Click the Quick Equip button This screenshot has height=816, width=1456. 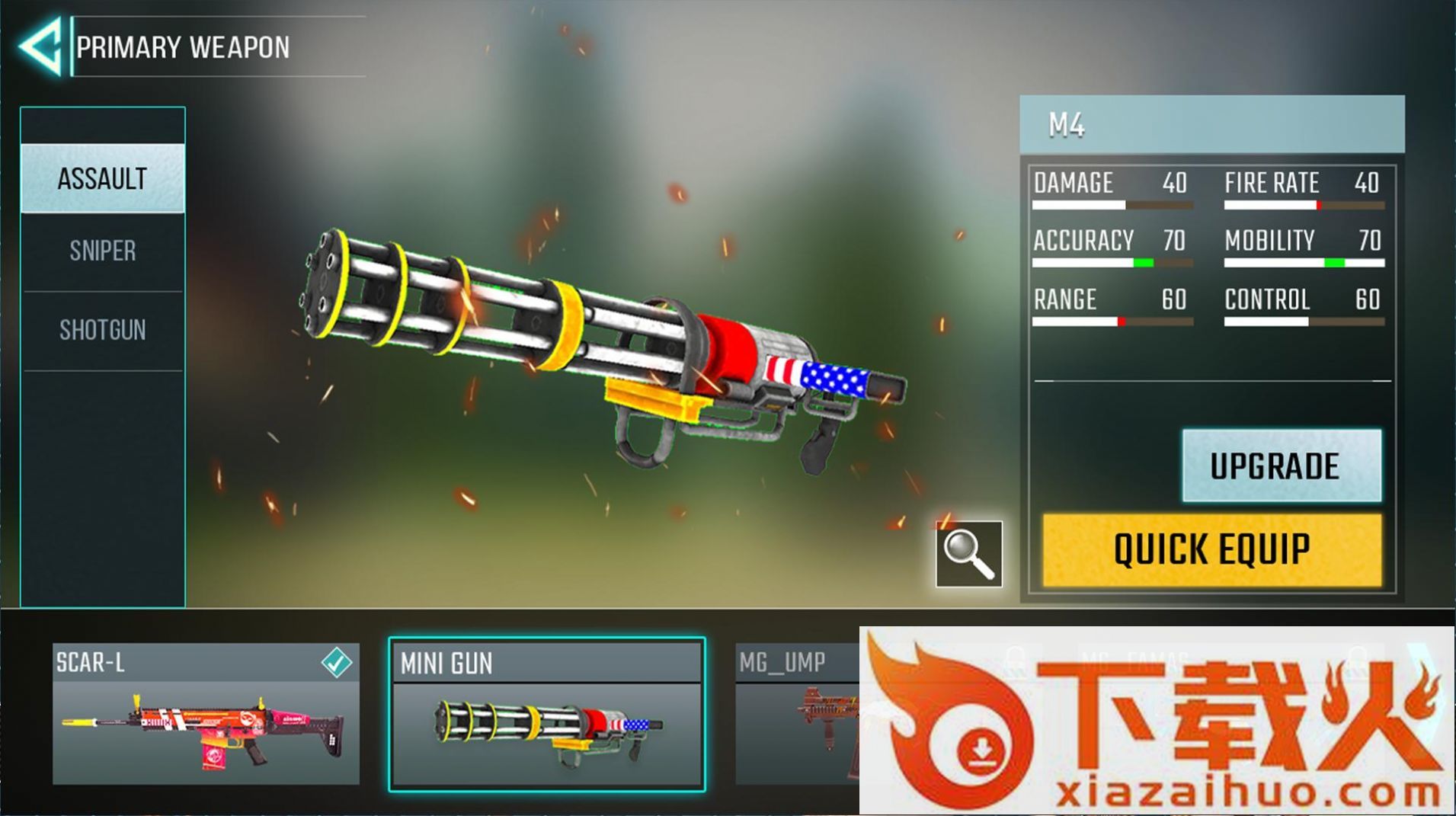click(x=1211, y=550)
